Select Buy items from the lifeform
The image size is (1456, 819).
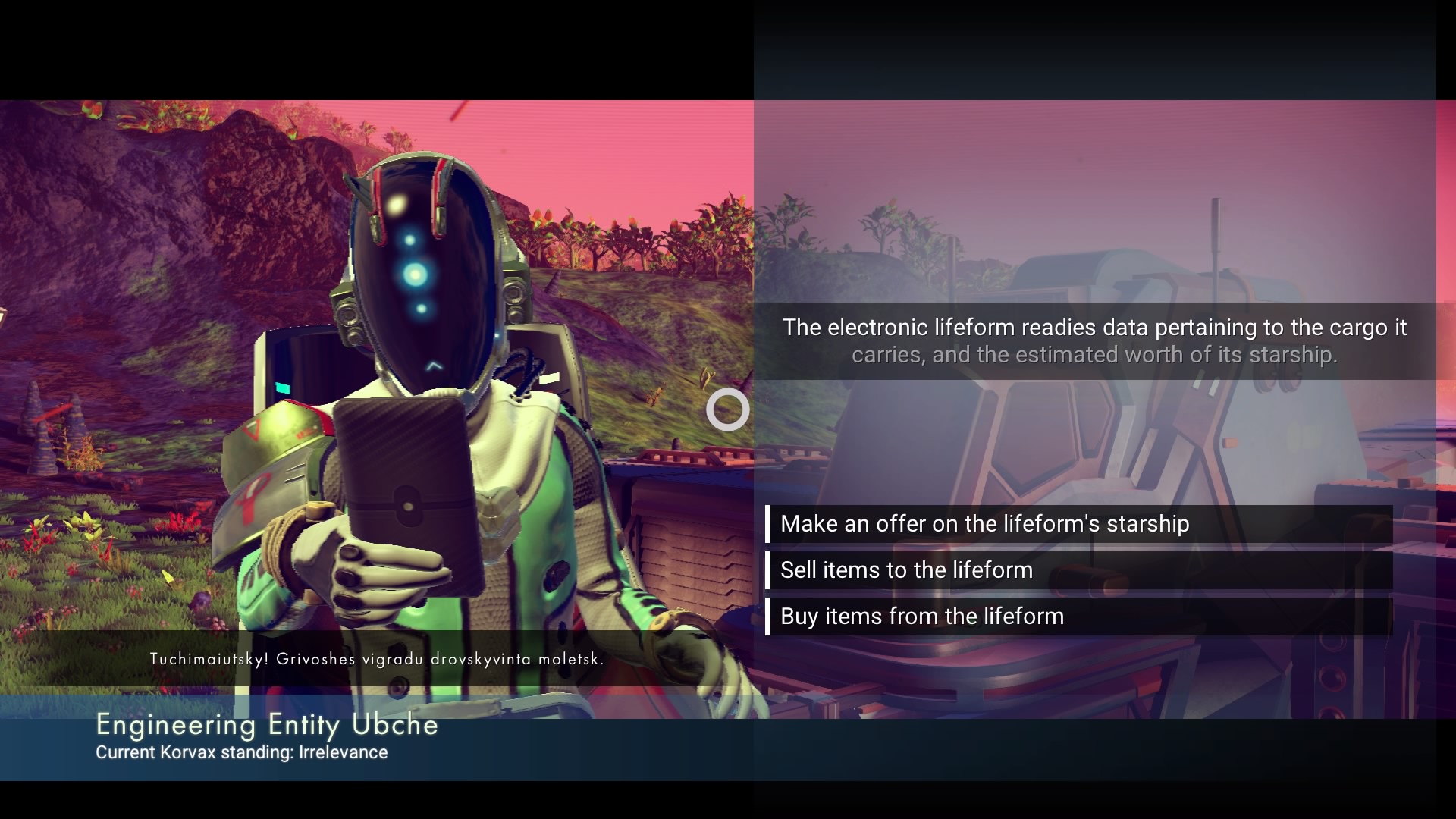[921, 617]
